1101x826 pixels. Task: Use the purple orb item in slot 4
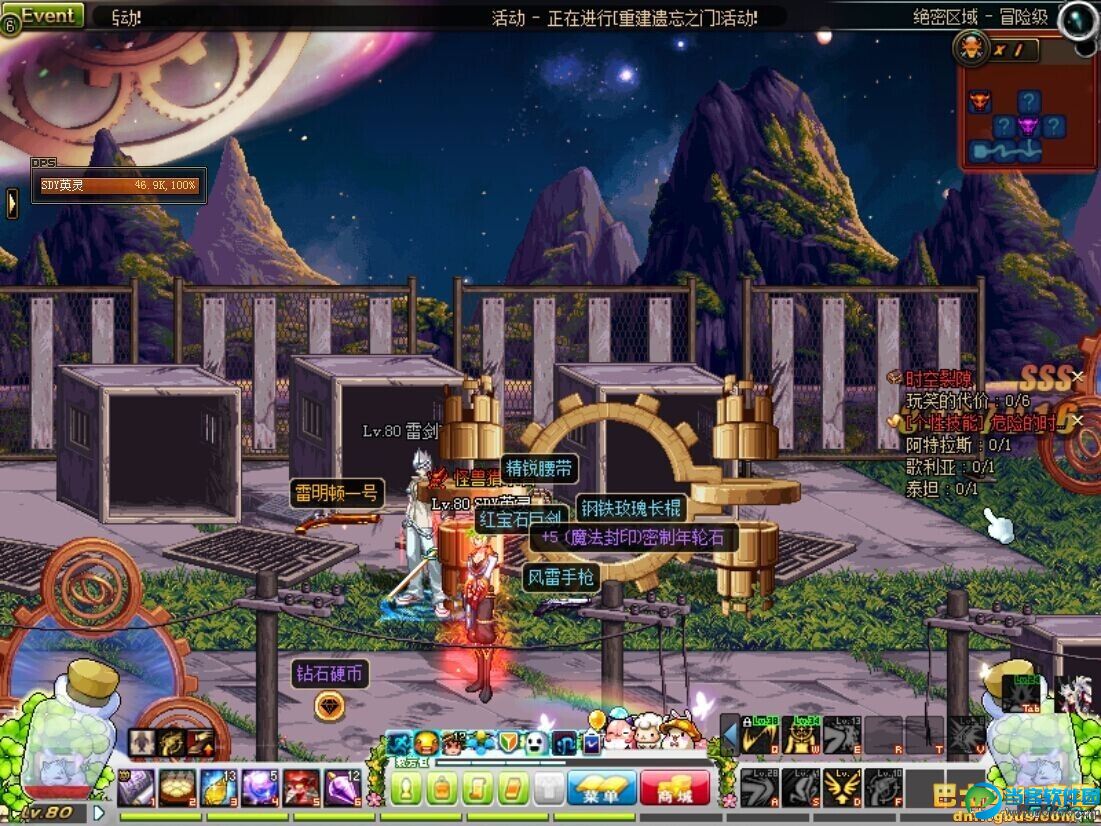(259, 788)
